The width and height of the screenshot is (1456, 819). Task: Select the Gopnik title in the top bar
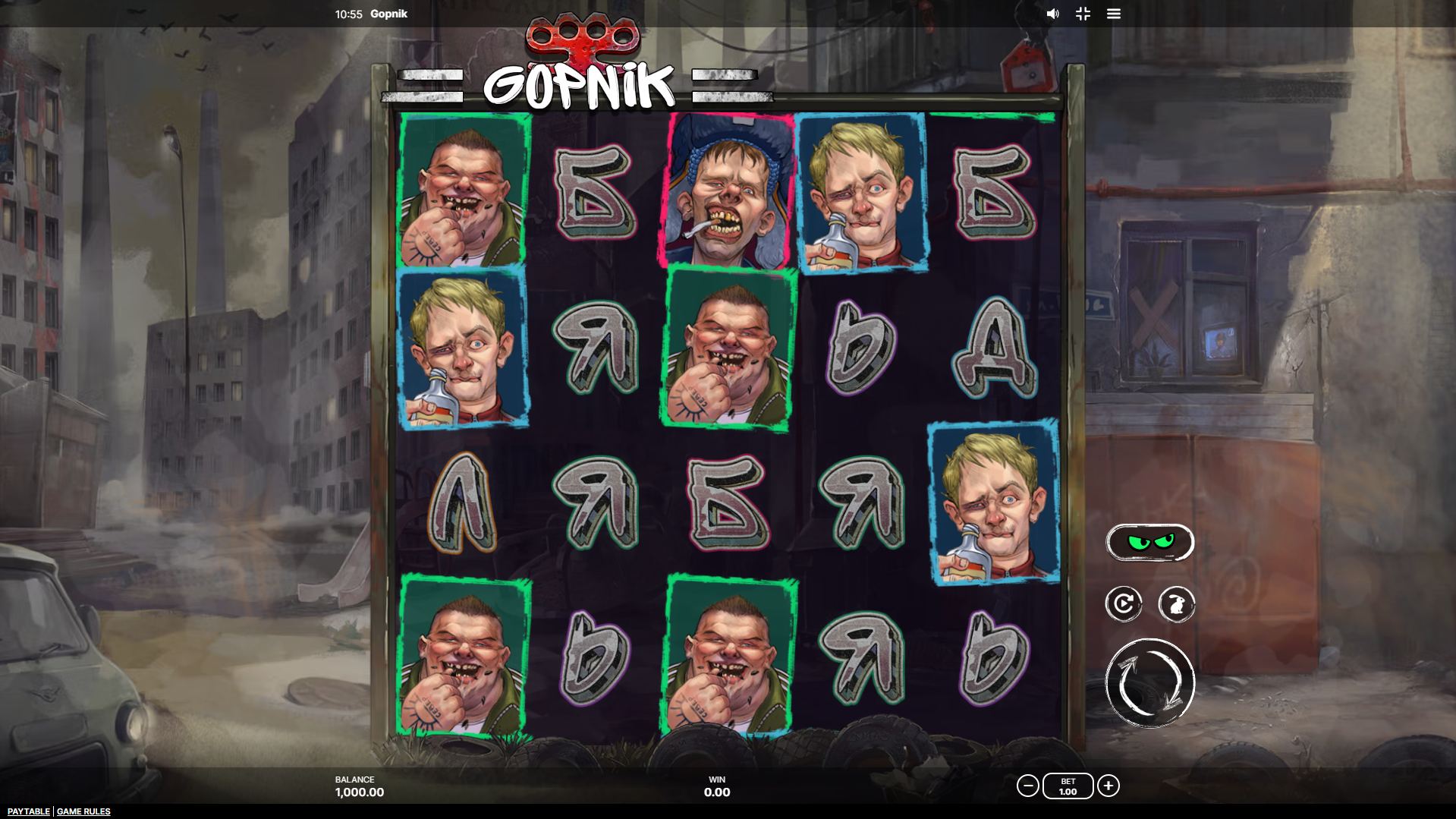coord(388,14)
